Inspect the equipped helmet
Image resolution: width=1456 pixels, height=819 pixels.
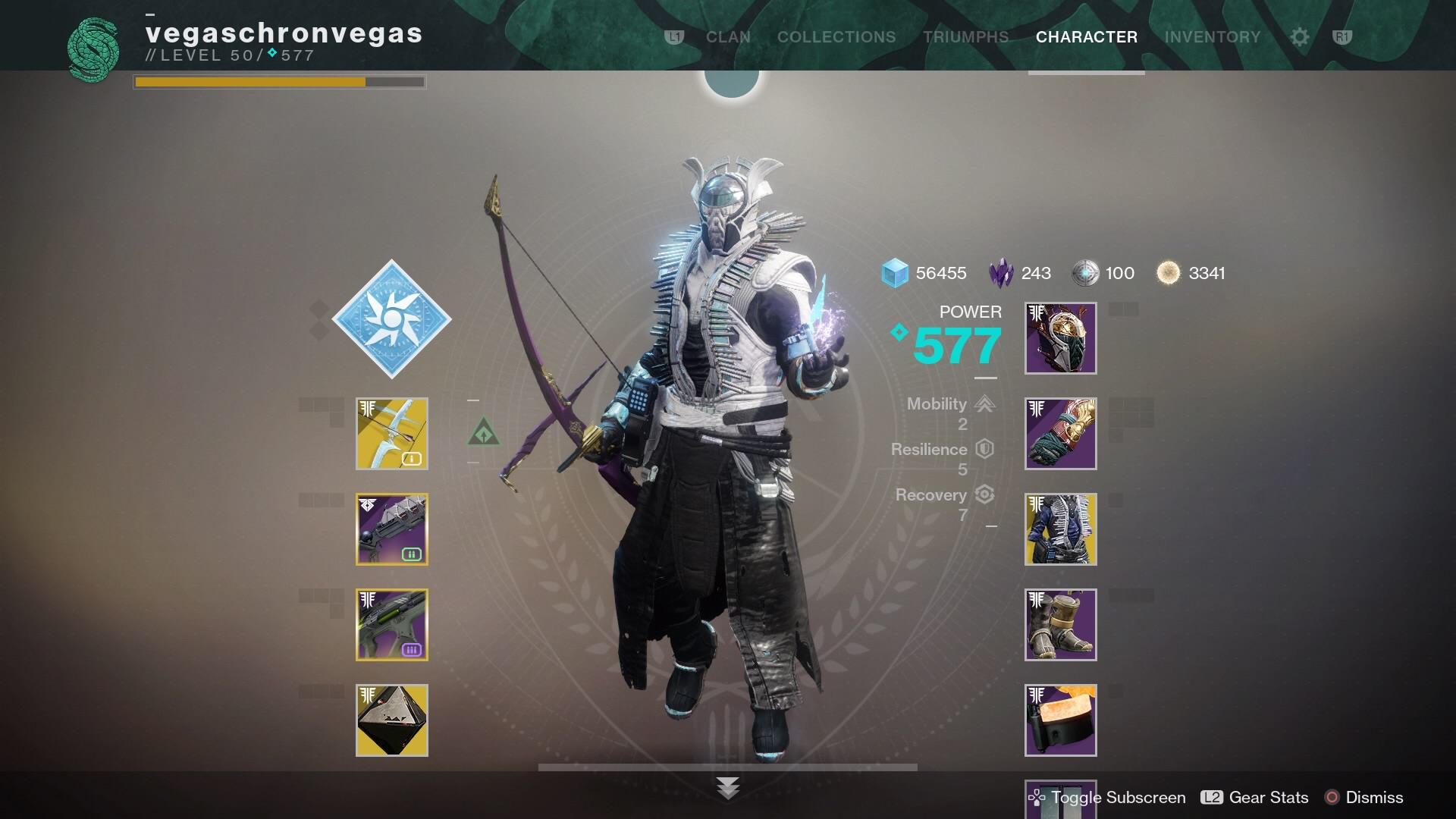(1059, 338)
